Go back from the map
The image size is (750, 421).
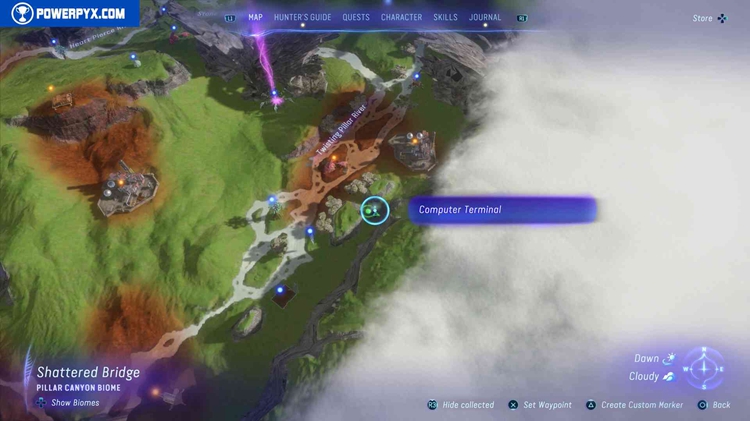[x=714, y=405]
